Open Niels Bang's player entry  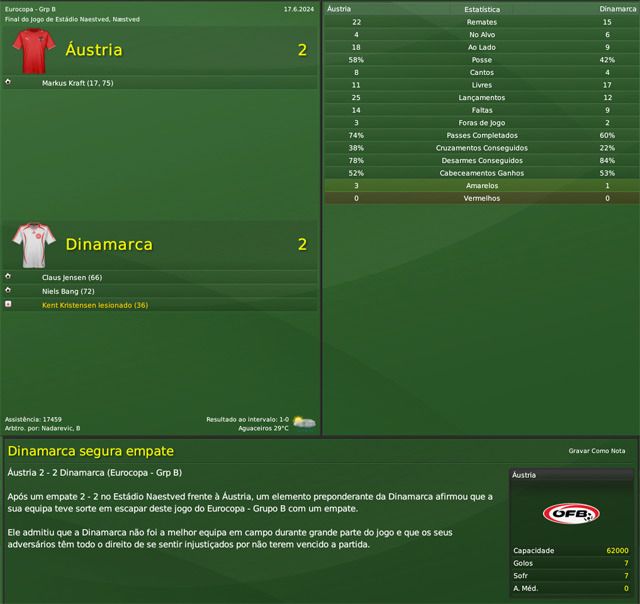(68, 291)
